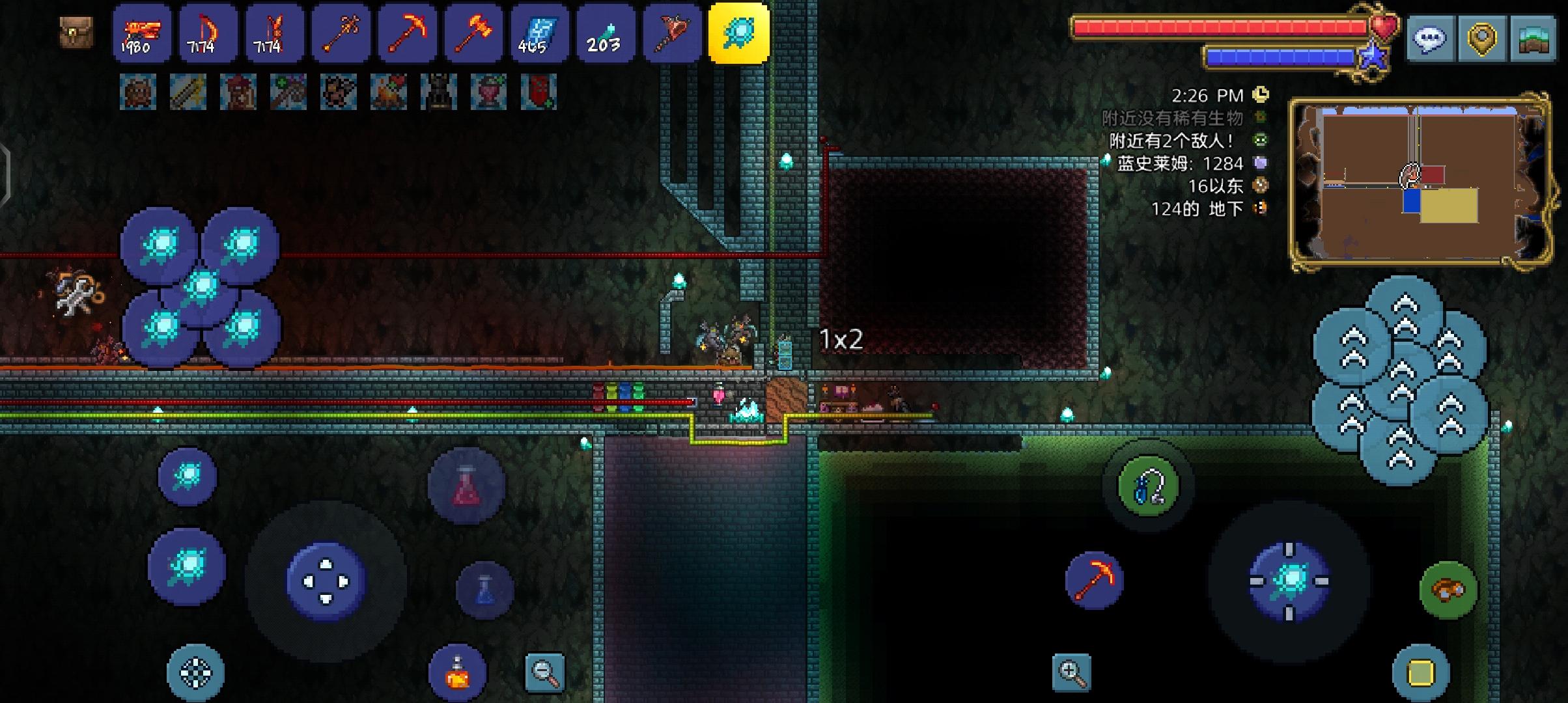Select the molten hammer hotbar slot
The width and height of the screenshot is (1568, 703).
click(x=473, y=33)
